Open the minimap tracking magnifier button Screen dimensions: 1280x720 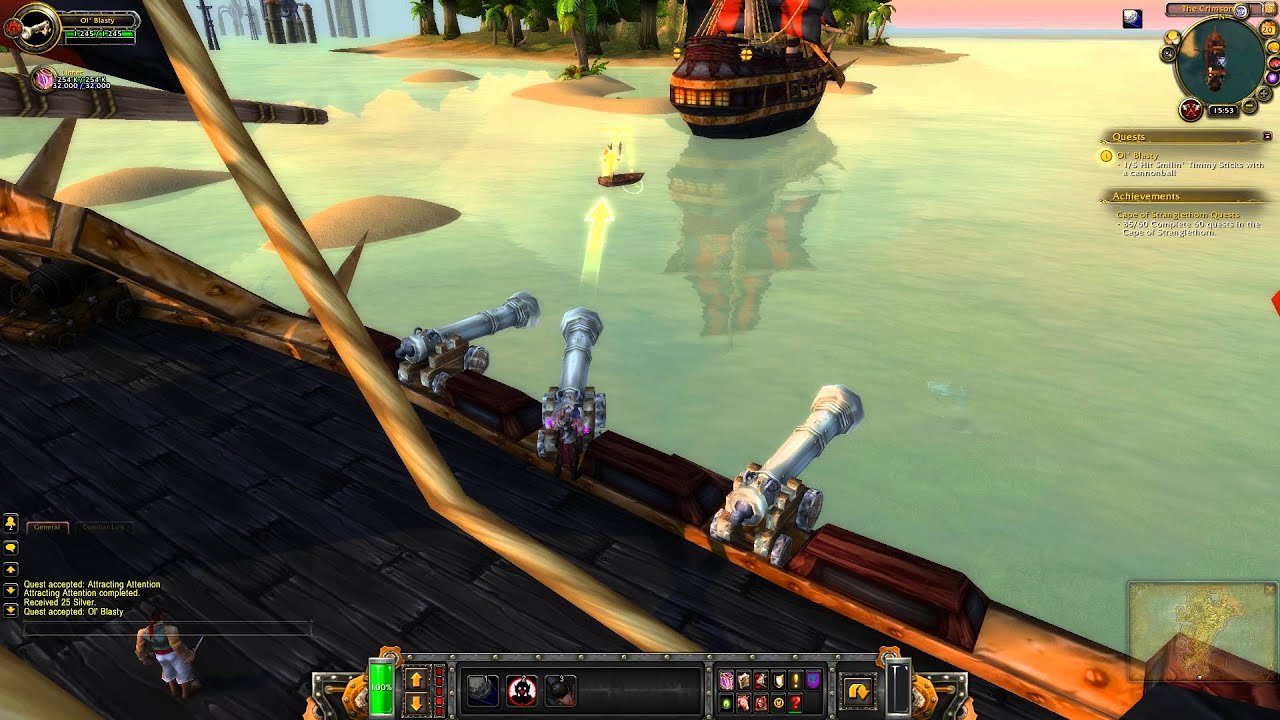[x=1169, y=52]
